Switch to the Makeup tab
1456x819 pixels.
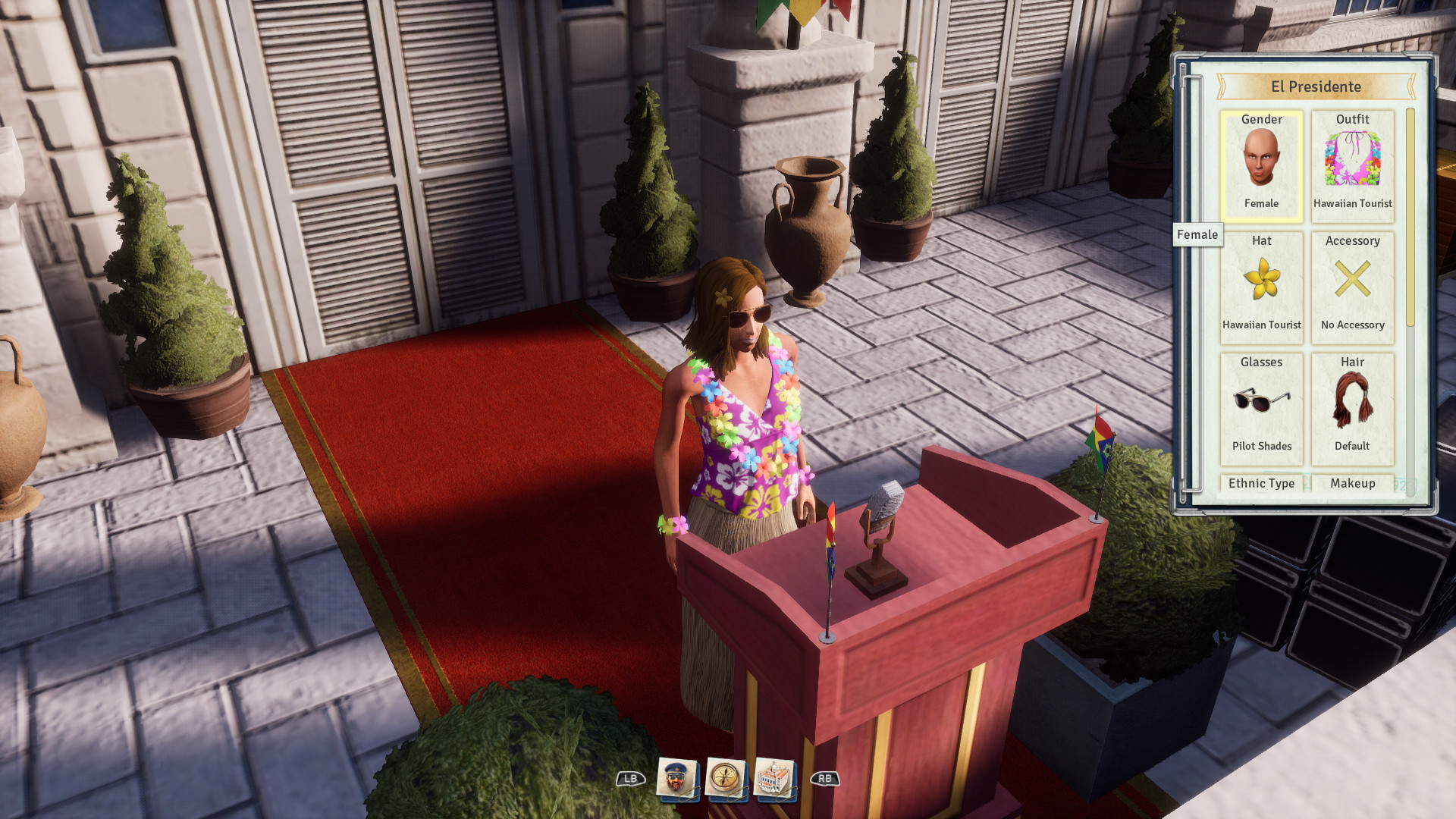(x=1352, y=483)
